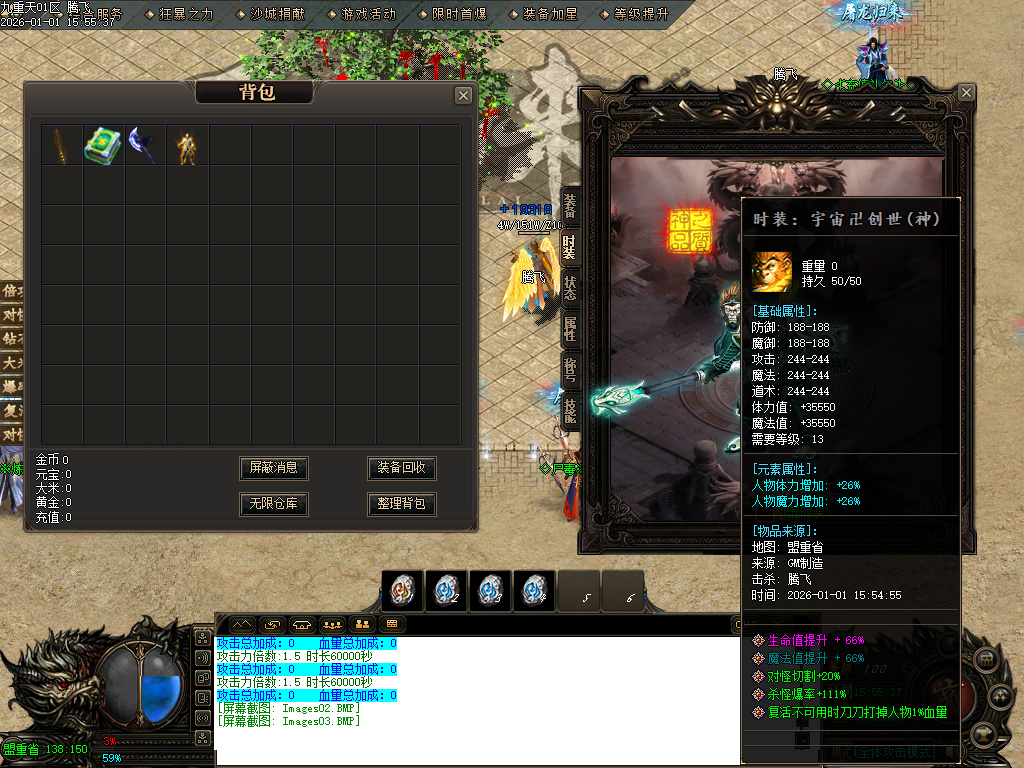
Task: Select the blue axe item in backpack
Action: click(144, 145)
